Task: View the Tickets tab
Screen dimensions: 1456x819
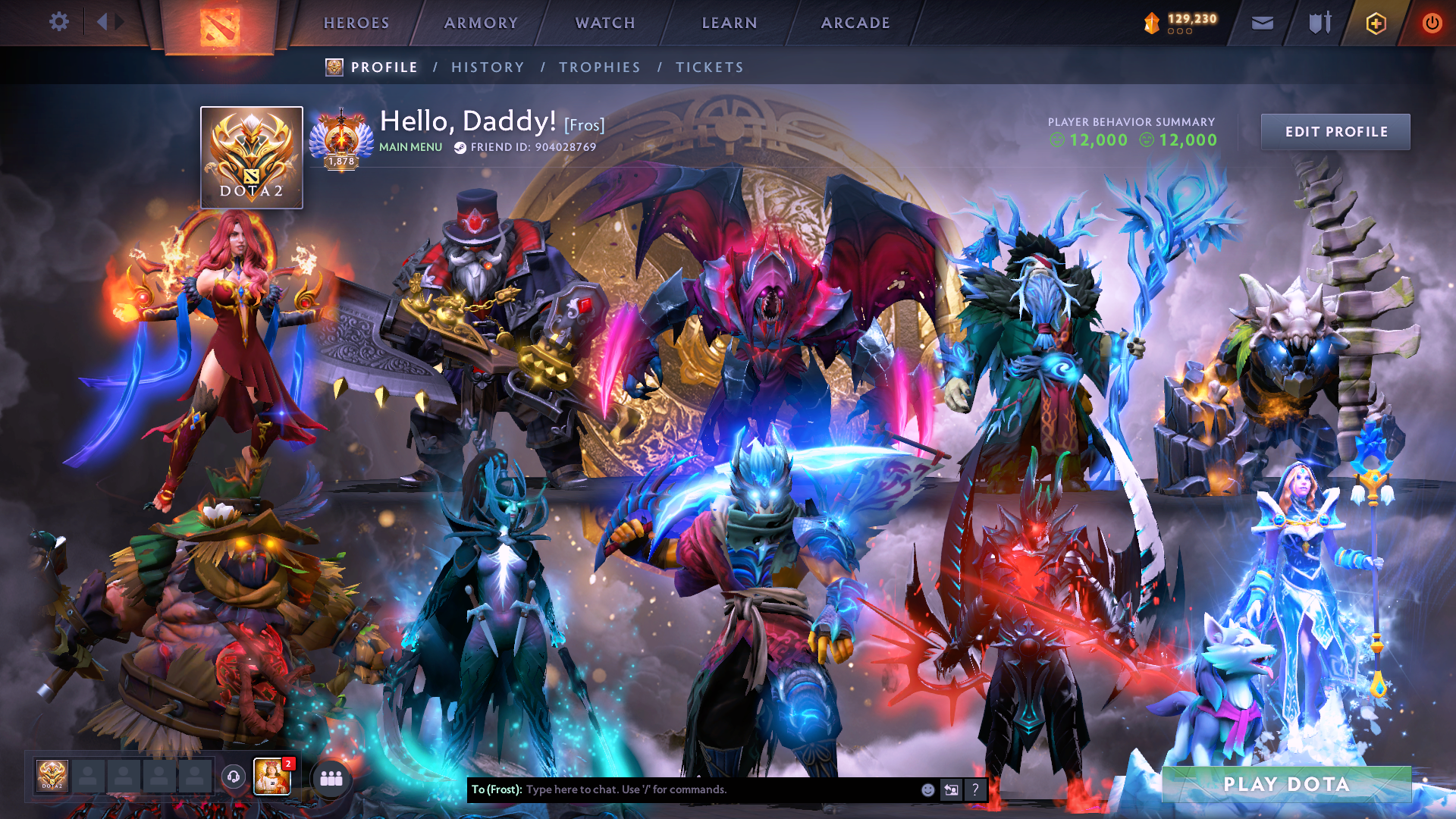Action: [x=710, y=67]
